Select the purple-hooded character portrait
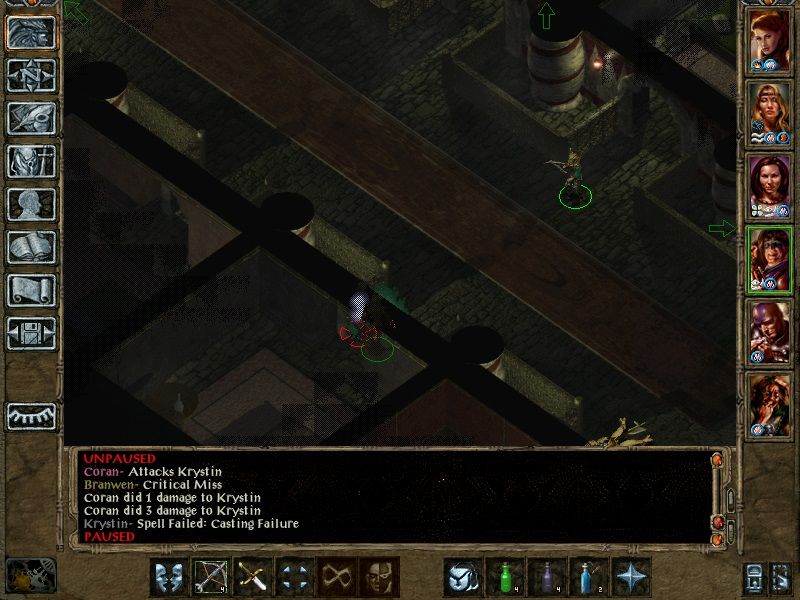 pyautogui.click(x=769, y=332)
